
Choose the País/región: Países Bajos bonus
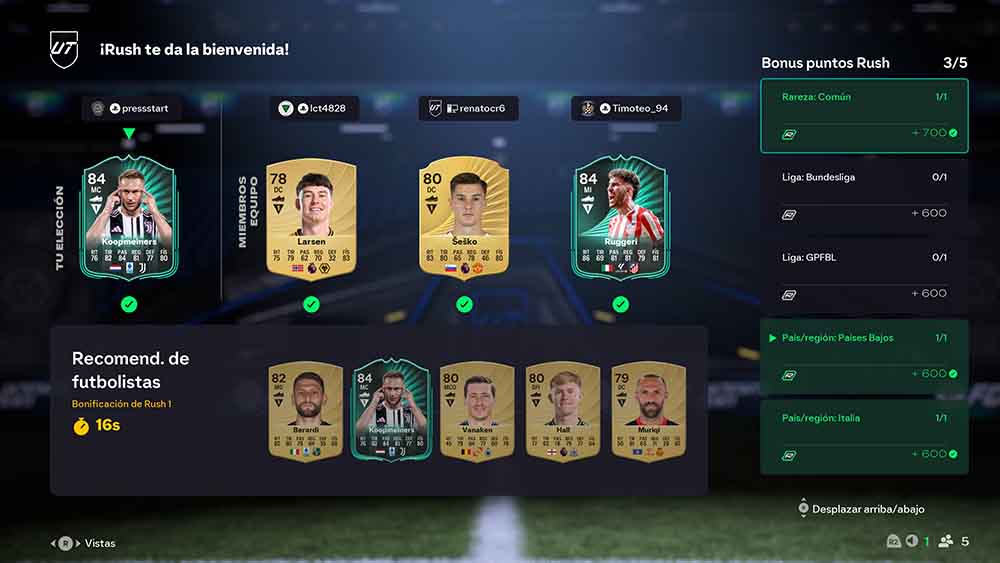coord(864,356)
